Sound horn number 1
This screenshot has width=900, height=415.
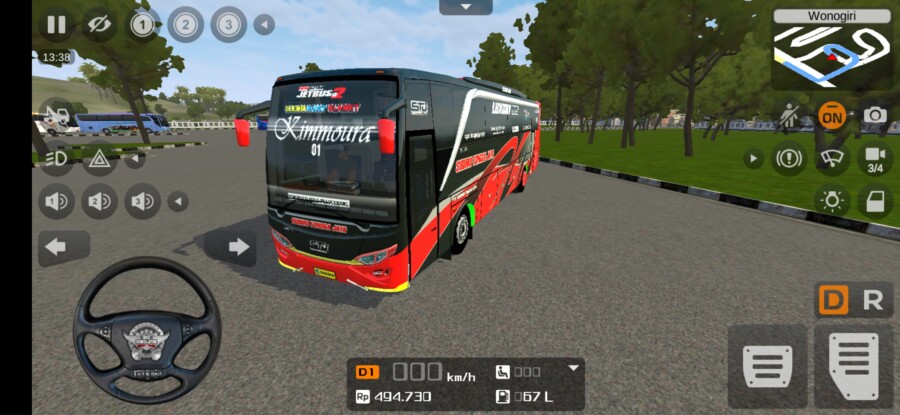point(57,201)
